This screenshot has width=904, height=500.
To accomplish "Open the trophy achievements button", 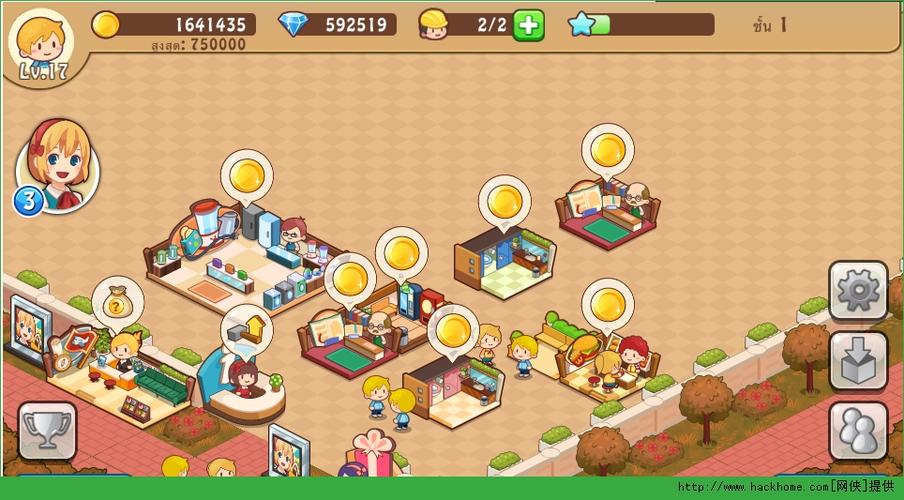I will coord(47,431).
